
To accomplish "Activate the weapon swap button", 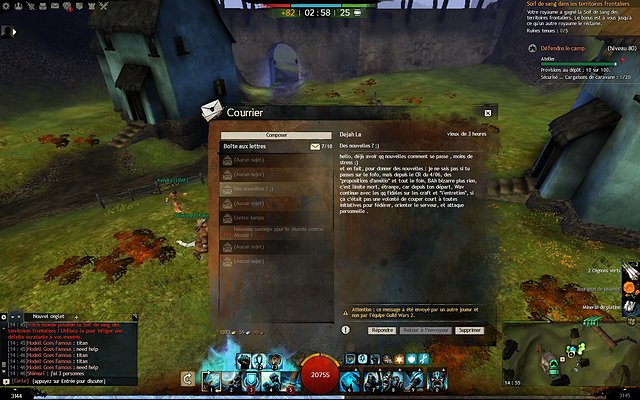I will [187, 379].
